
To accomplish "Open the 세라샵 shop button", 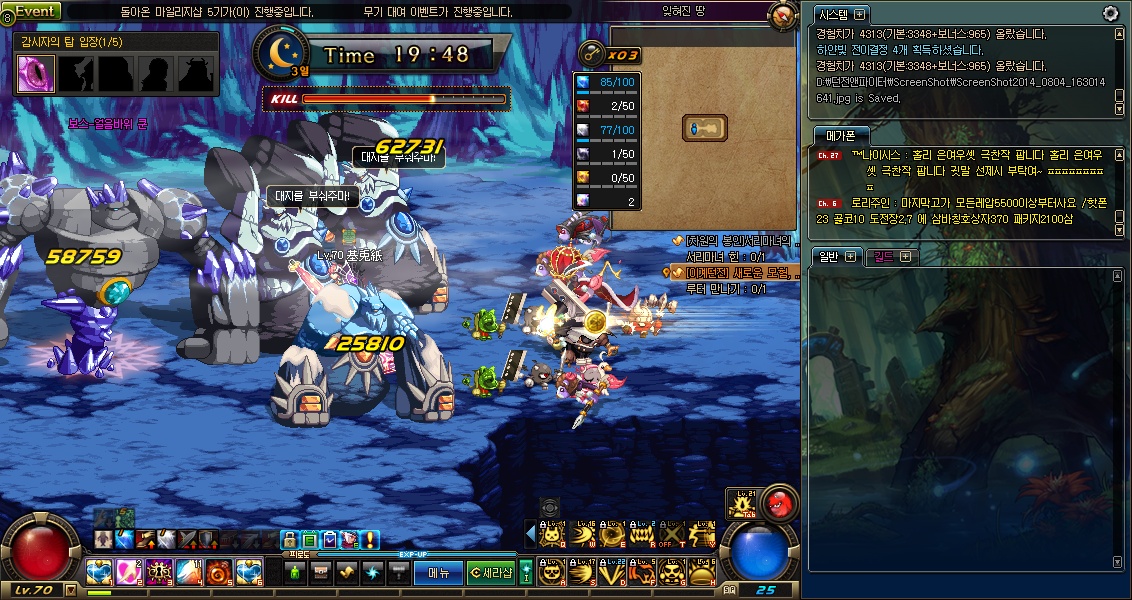I will tap(490, 572).
